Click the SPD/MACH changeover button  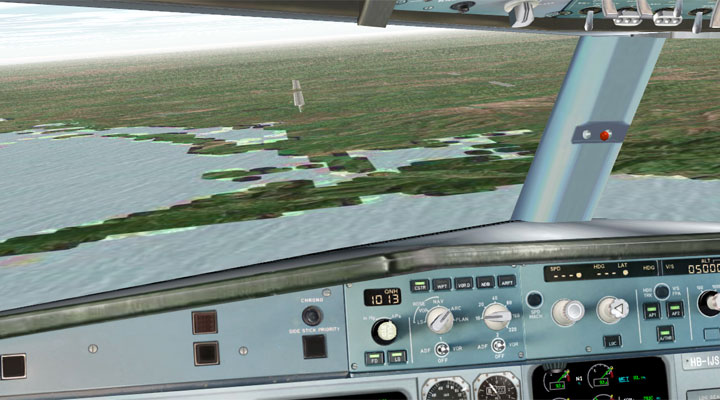point(534,299)
